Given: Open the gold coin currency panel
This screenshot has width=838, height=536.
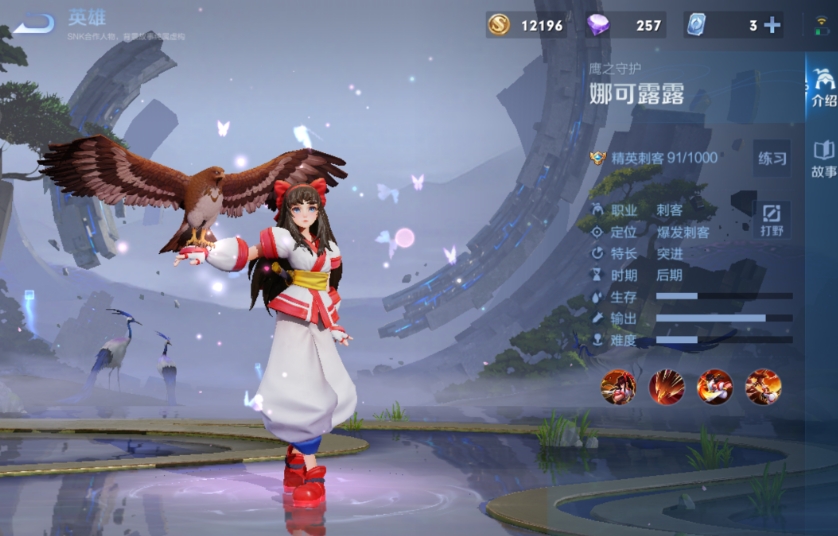Looking at the screenshot, I should coord(499,25).
